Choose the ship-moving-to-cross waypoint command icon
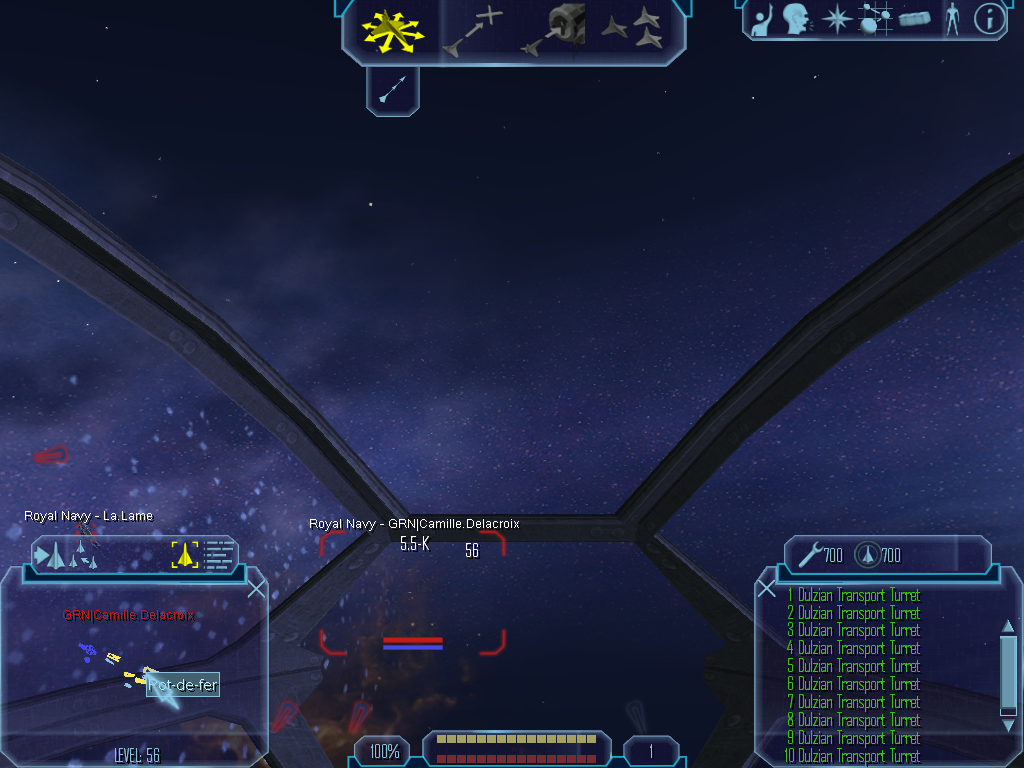This screenshot has width=1024, height=768. 473,31
